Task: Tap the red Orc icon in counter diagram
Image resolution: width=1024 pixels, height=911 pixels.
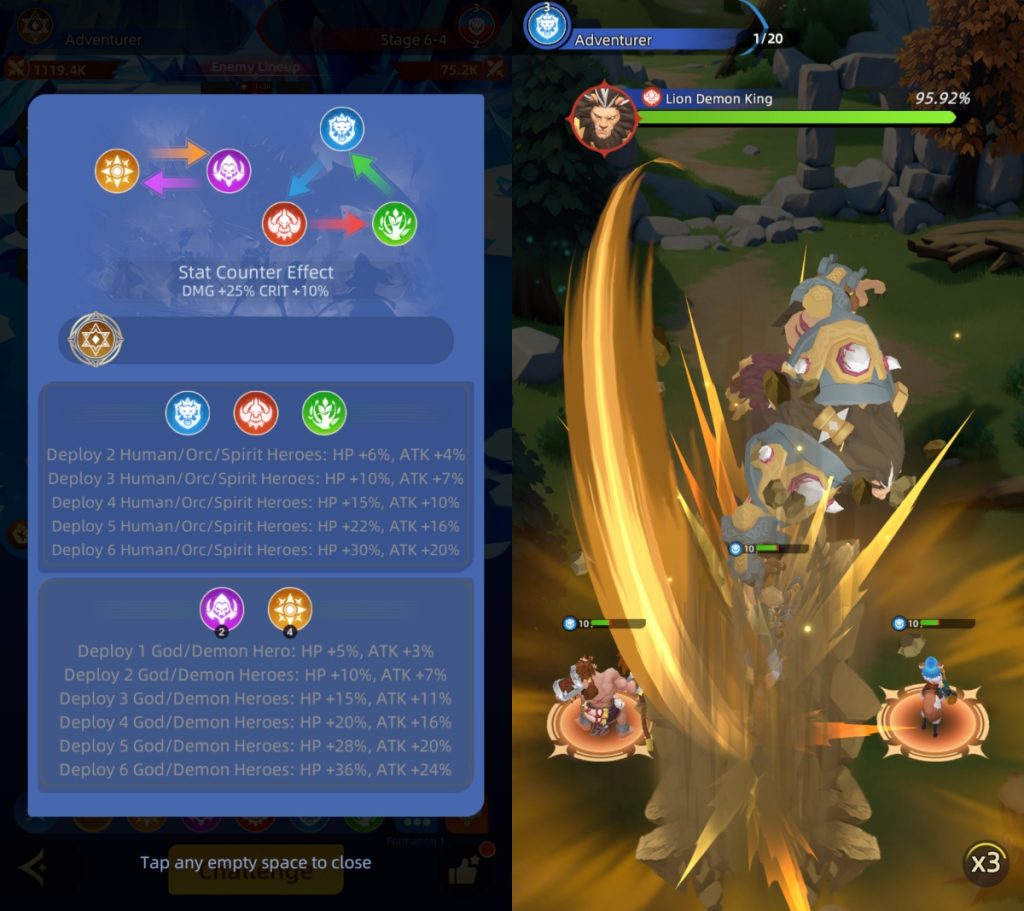Action: (284, 224)
